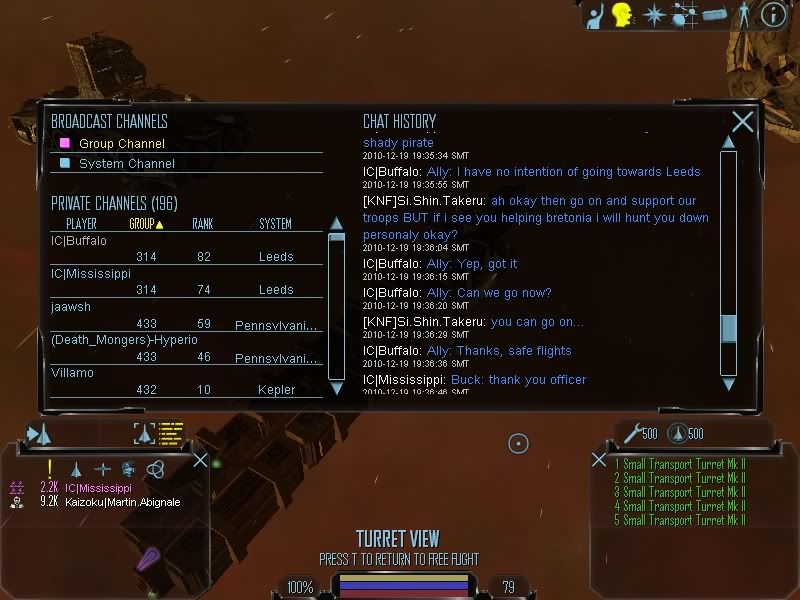Click the circled 'i' information icon
The width and height of the screenshot is (800, 600).
point(773,15)
